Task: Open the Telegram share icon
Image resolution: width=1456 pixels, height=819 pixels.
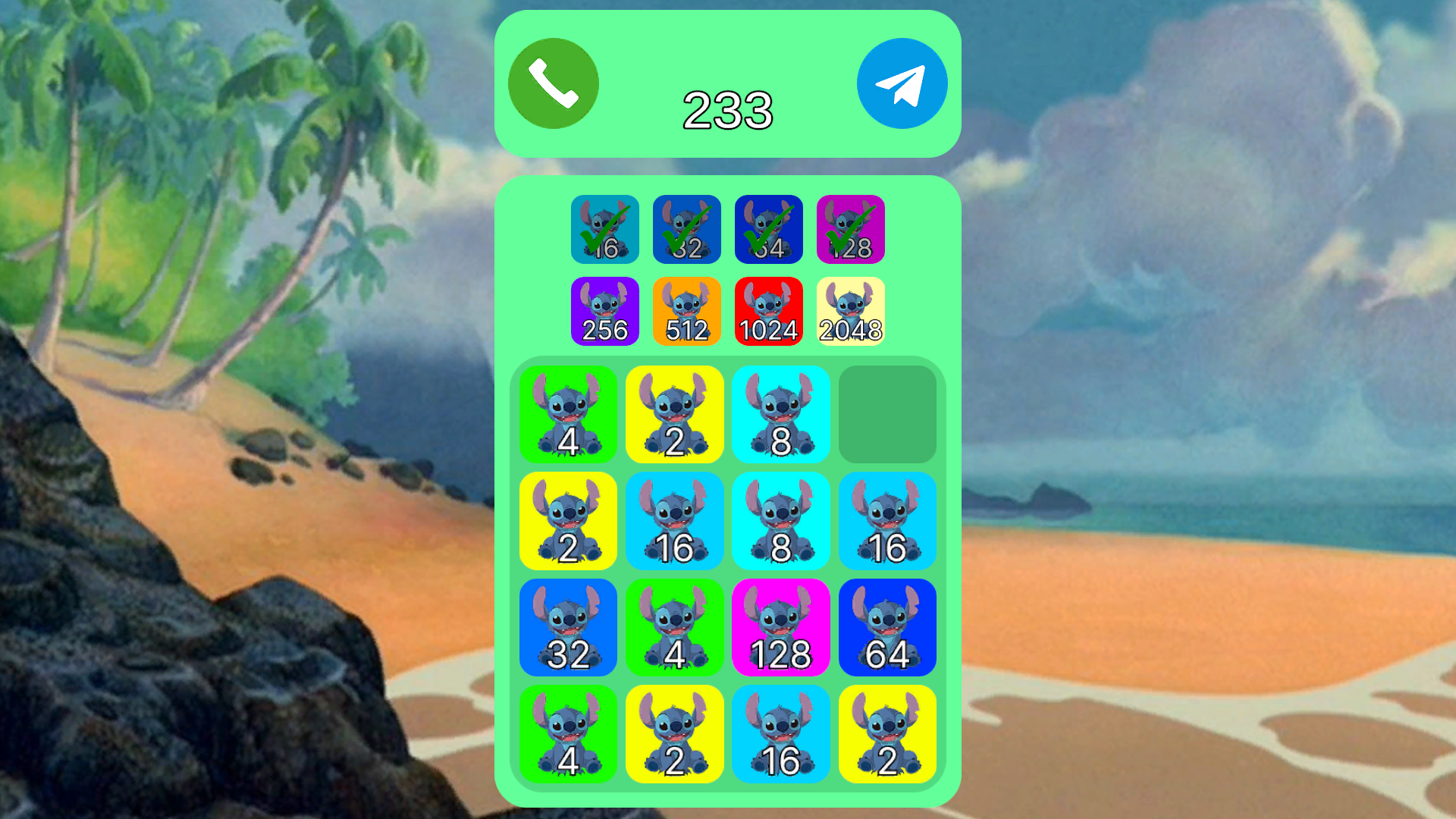Action: (902, 82)
